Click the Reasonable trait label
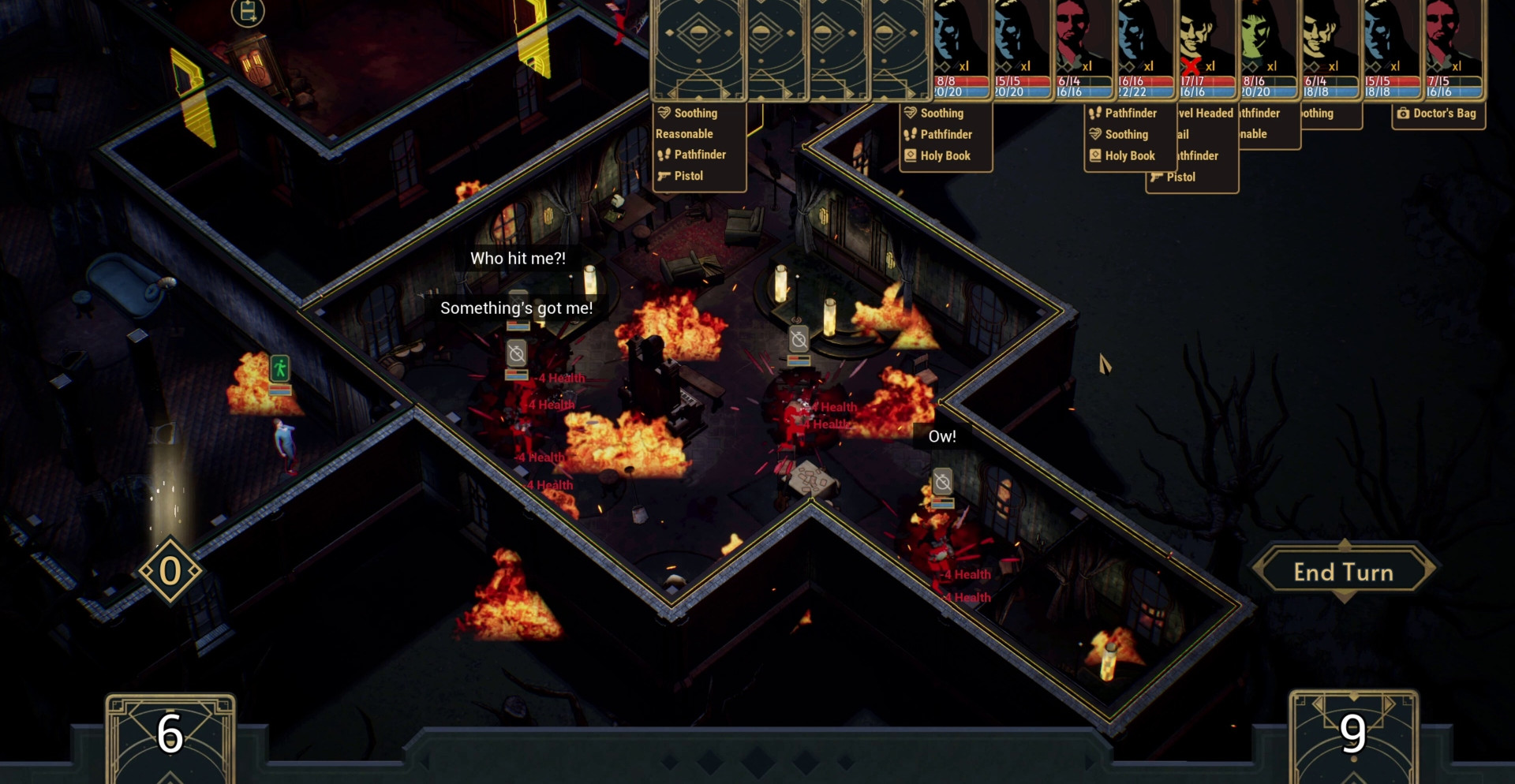 (x=684, y=134)
